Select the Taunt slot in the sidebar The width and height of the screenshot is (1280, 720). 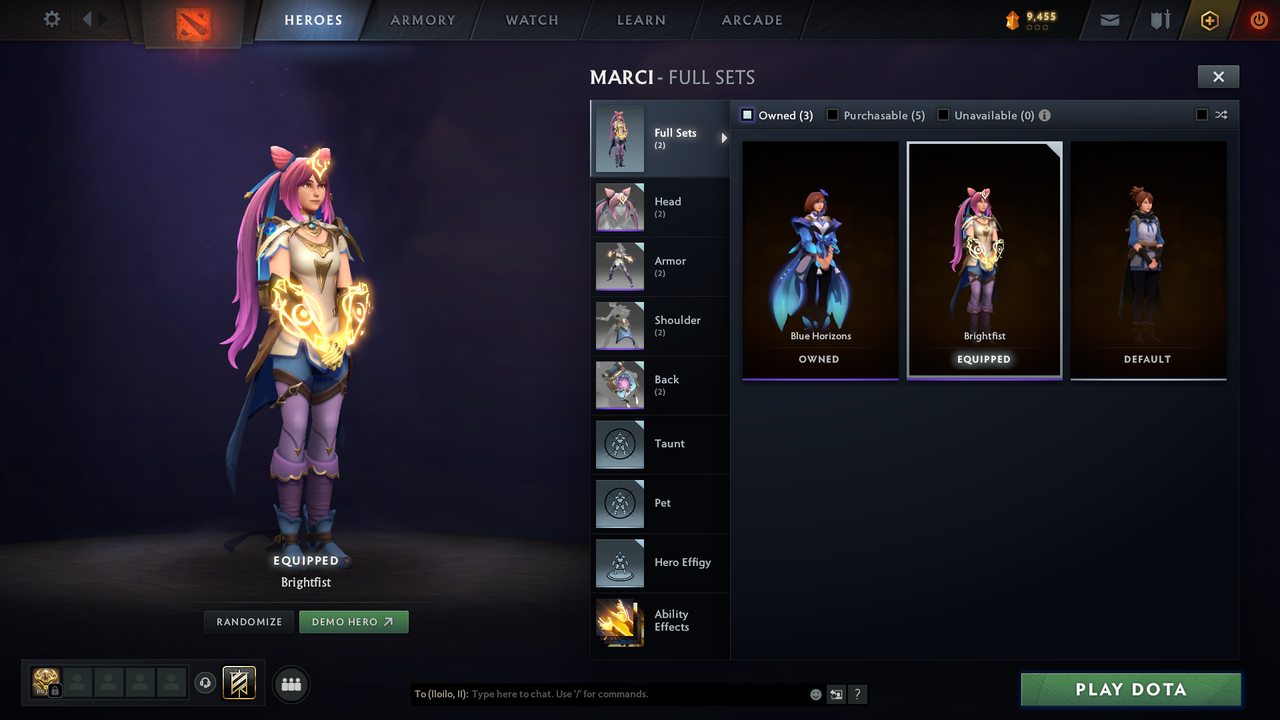point(660,445)
